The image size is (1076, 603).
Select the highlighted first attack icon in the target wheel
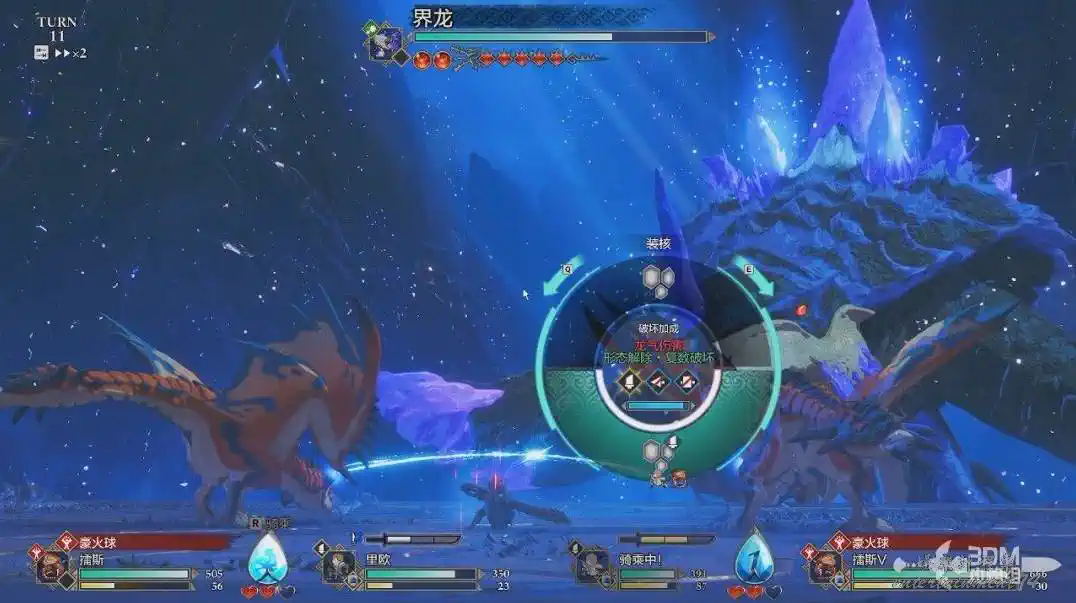tap(631, 380)
